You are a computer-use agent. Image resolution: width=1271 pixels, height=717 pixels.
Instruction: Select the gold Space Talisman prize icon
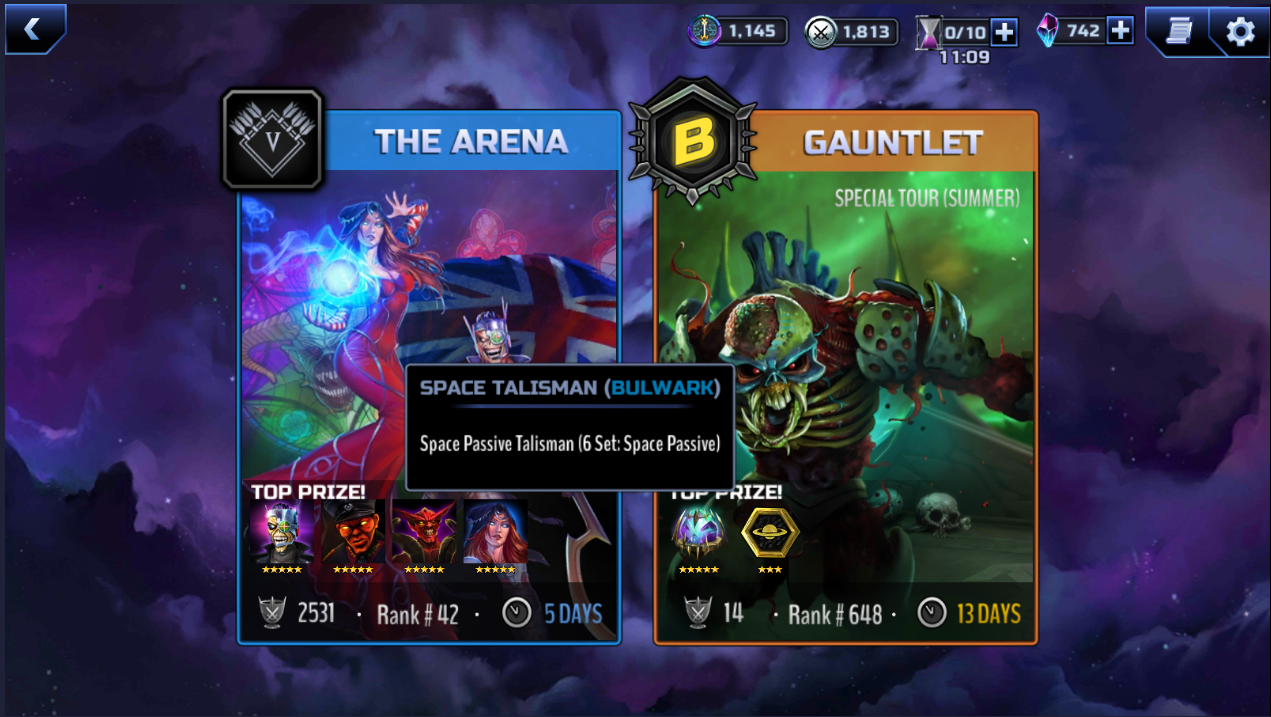(x=769, y=533)
